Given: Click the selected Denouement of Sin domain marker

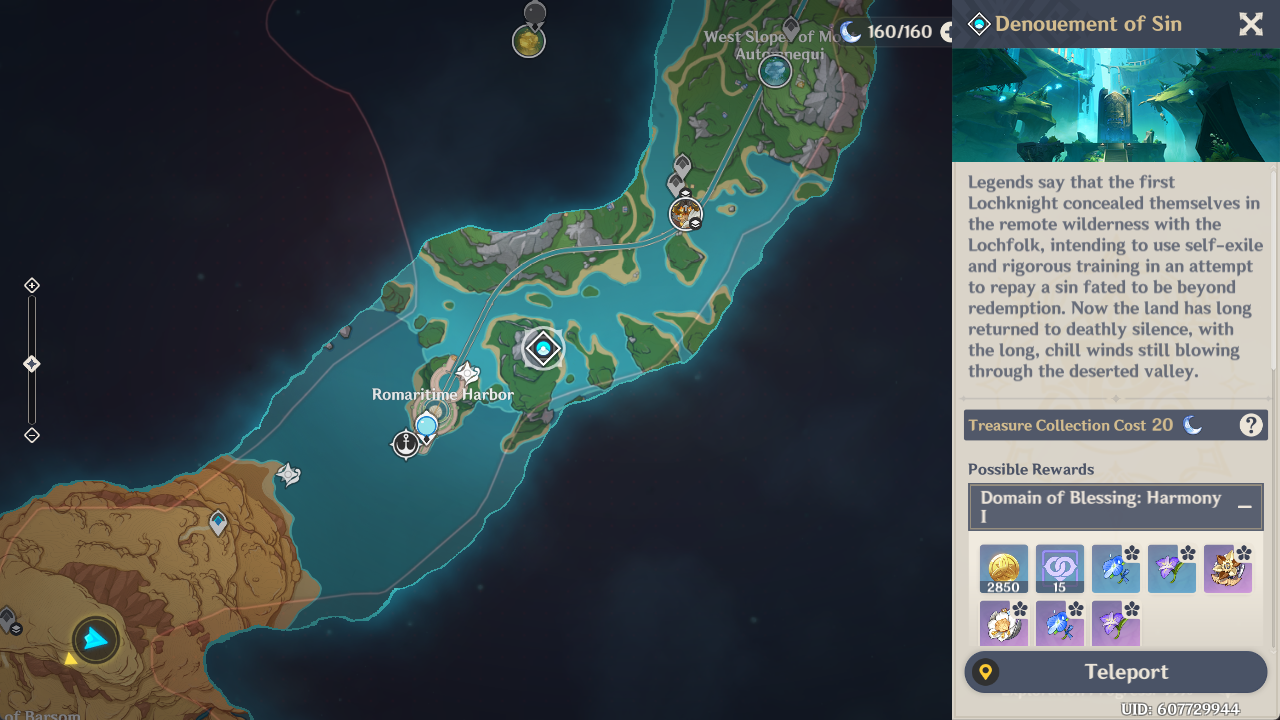Looking at the screenshot, I should pyautogui.click(x=543, y=348).
